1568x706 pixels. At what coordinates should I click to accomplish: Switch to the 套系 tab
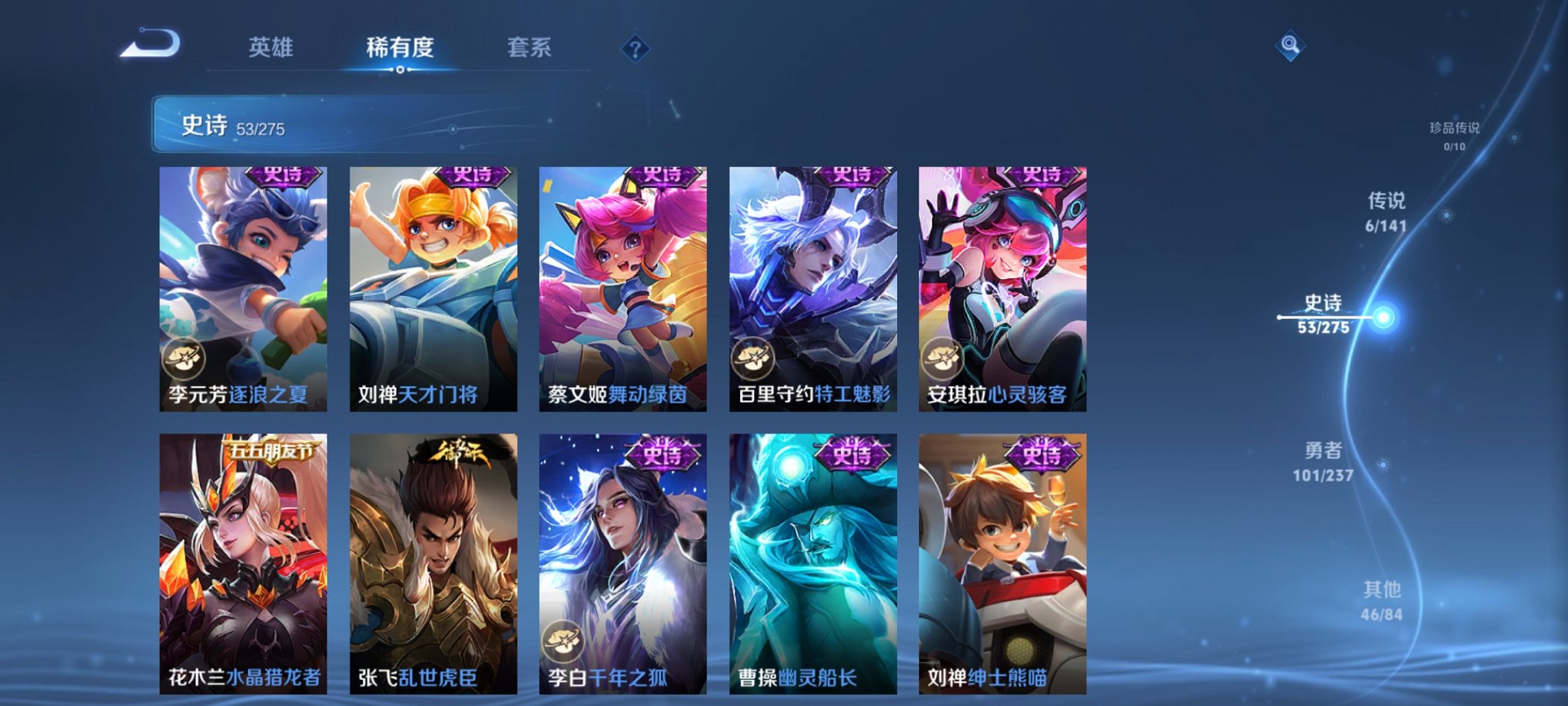(533, 46)
